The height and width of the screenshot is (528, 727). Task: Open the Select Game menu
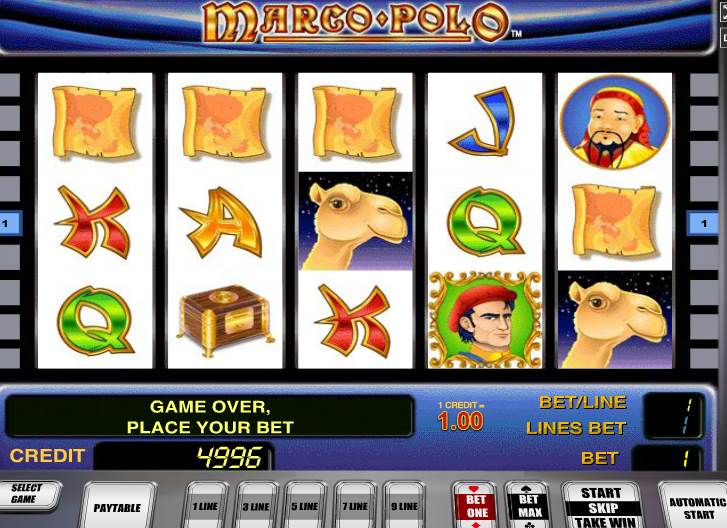click(27, 496)
